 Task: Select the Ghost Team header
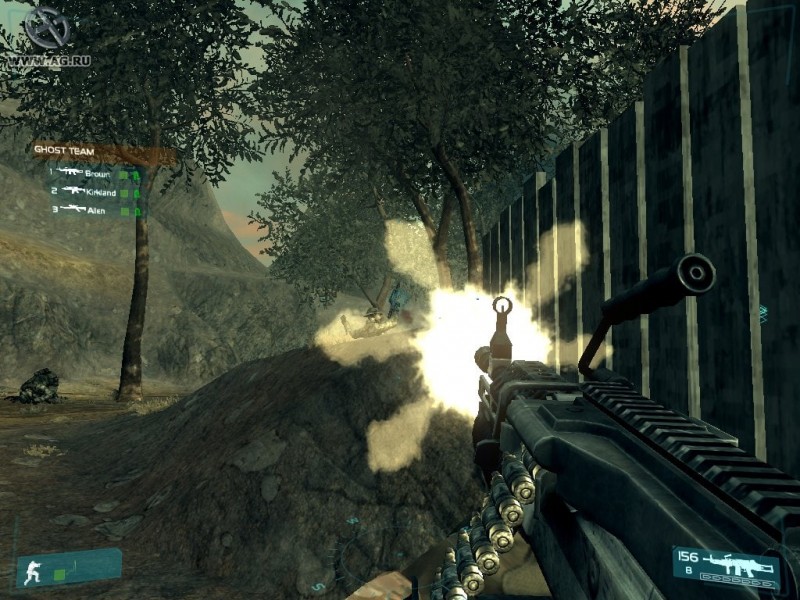[65, 151]
